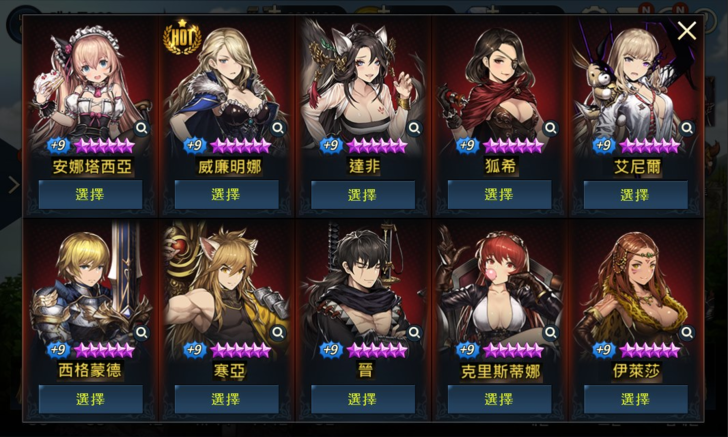View 威廉明娜 details via magnifier icon
The height and width of the screenshot is (437, 728).
tap(278, 128)
